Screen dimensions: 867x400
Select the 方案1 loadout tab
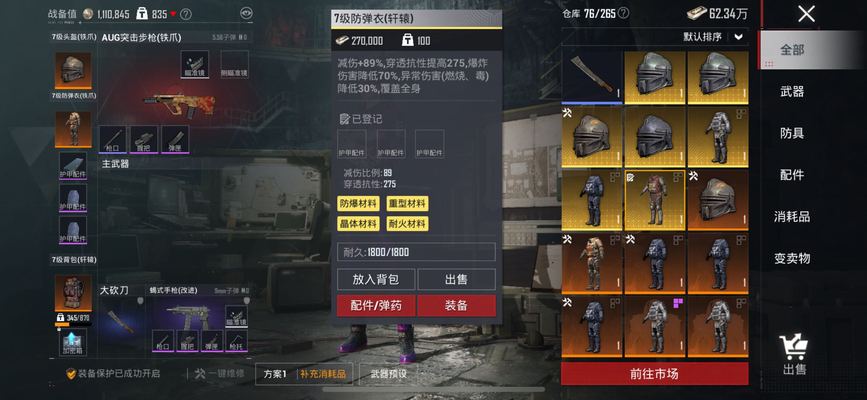(275, 374)
